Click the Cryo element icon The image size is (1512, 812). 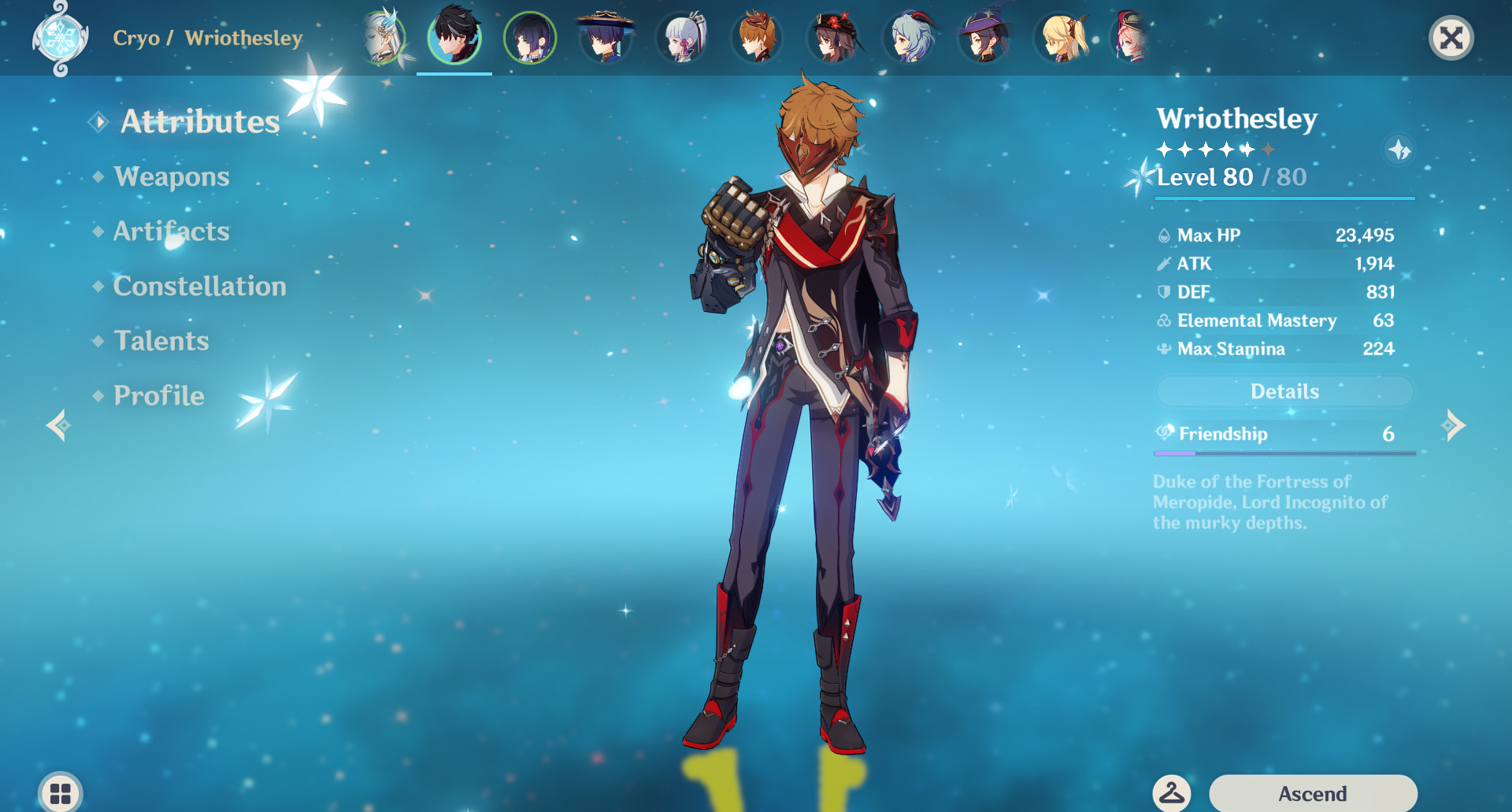tap(58, 37)
